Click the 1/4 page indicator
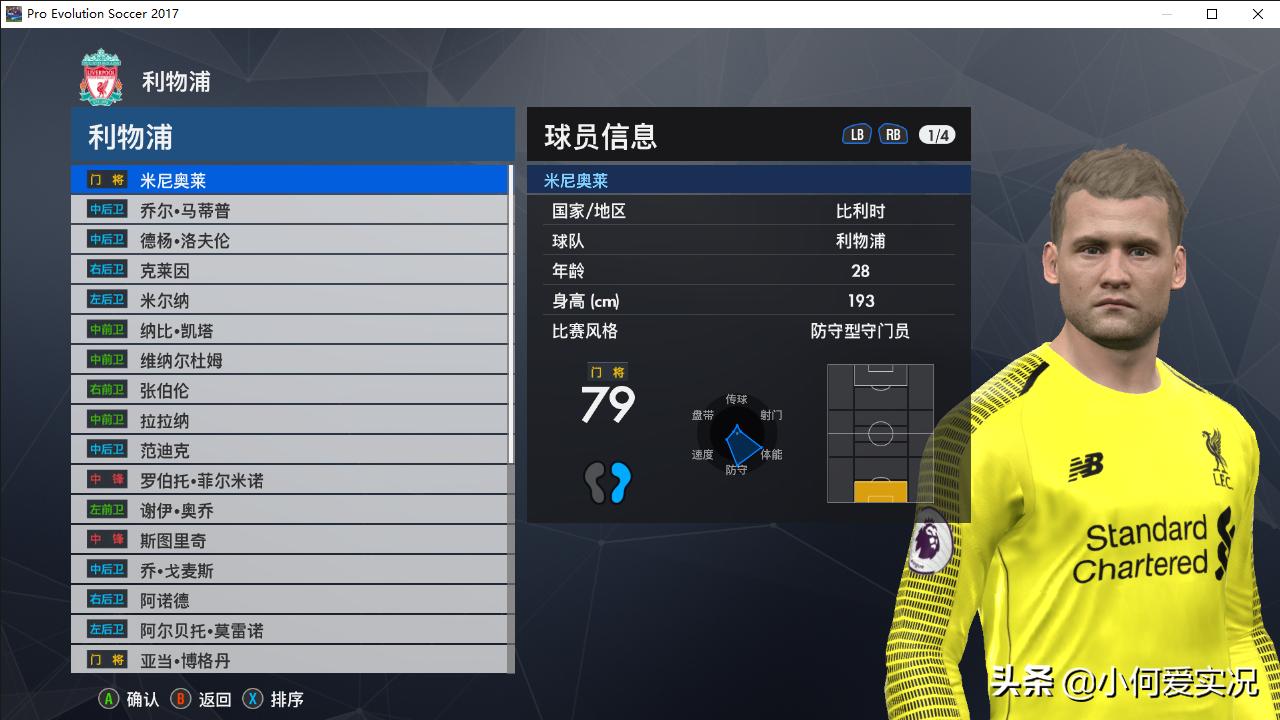Viewport: 1280px width, 720px height. point(940,133)
